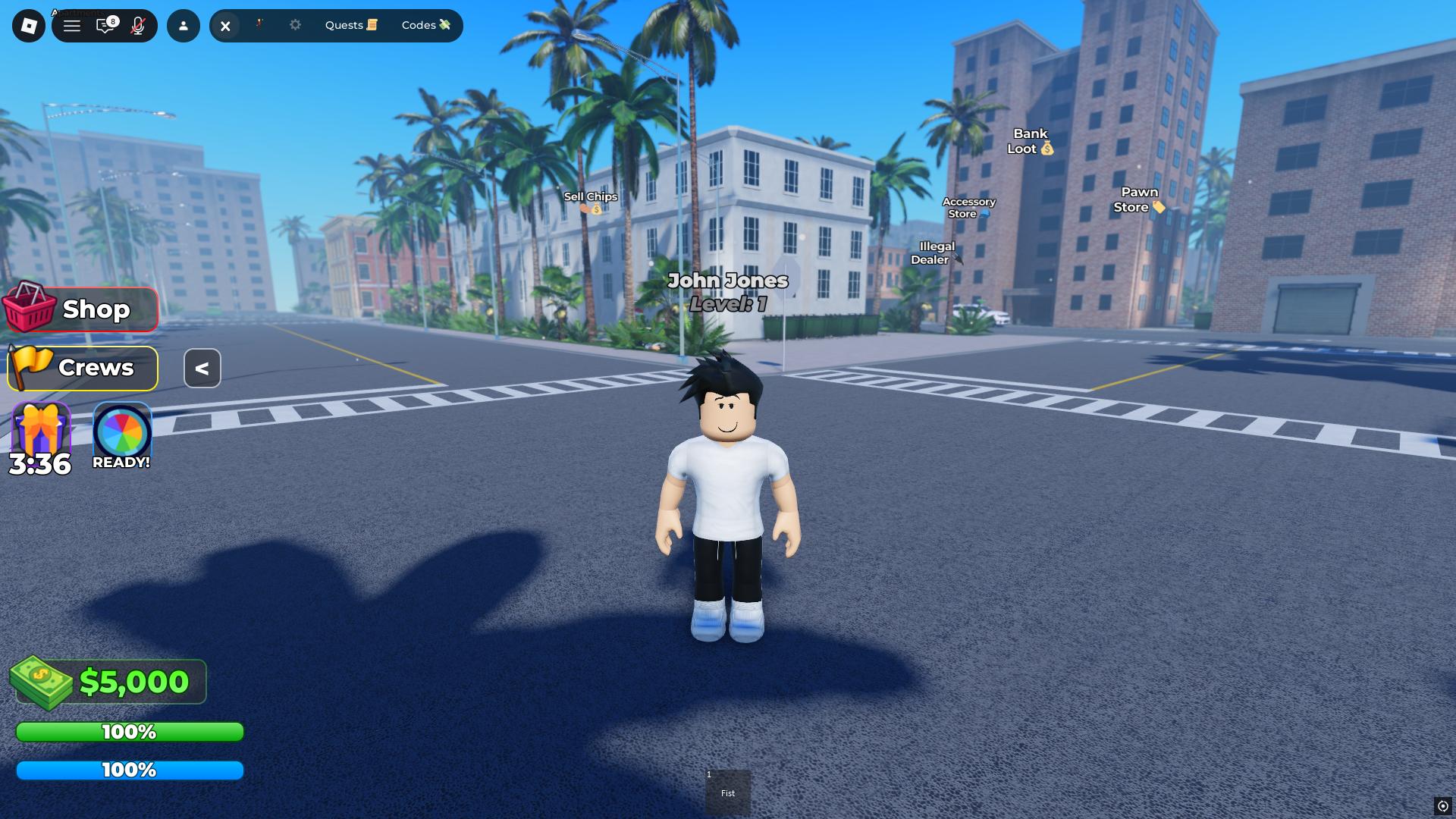Select the player avatar icon
The width and height of the screenshot is (1456, 819).
click(x=183, y=25)
